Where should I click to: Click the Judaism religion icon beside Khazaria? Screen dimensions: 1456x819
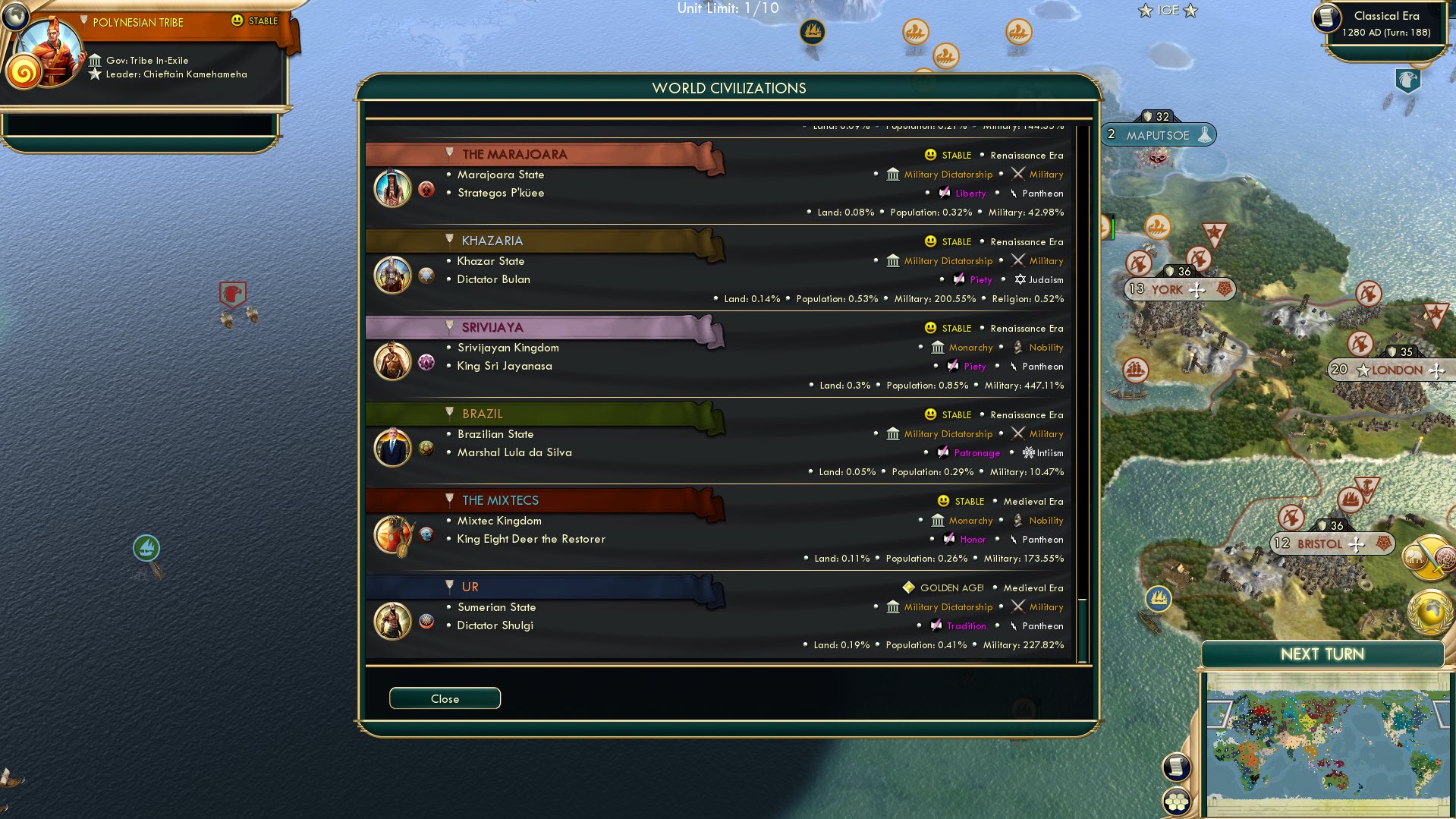tap(1020, 279)
